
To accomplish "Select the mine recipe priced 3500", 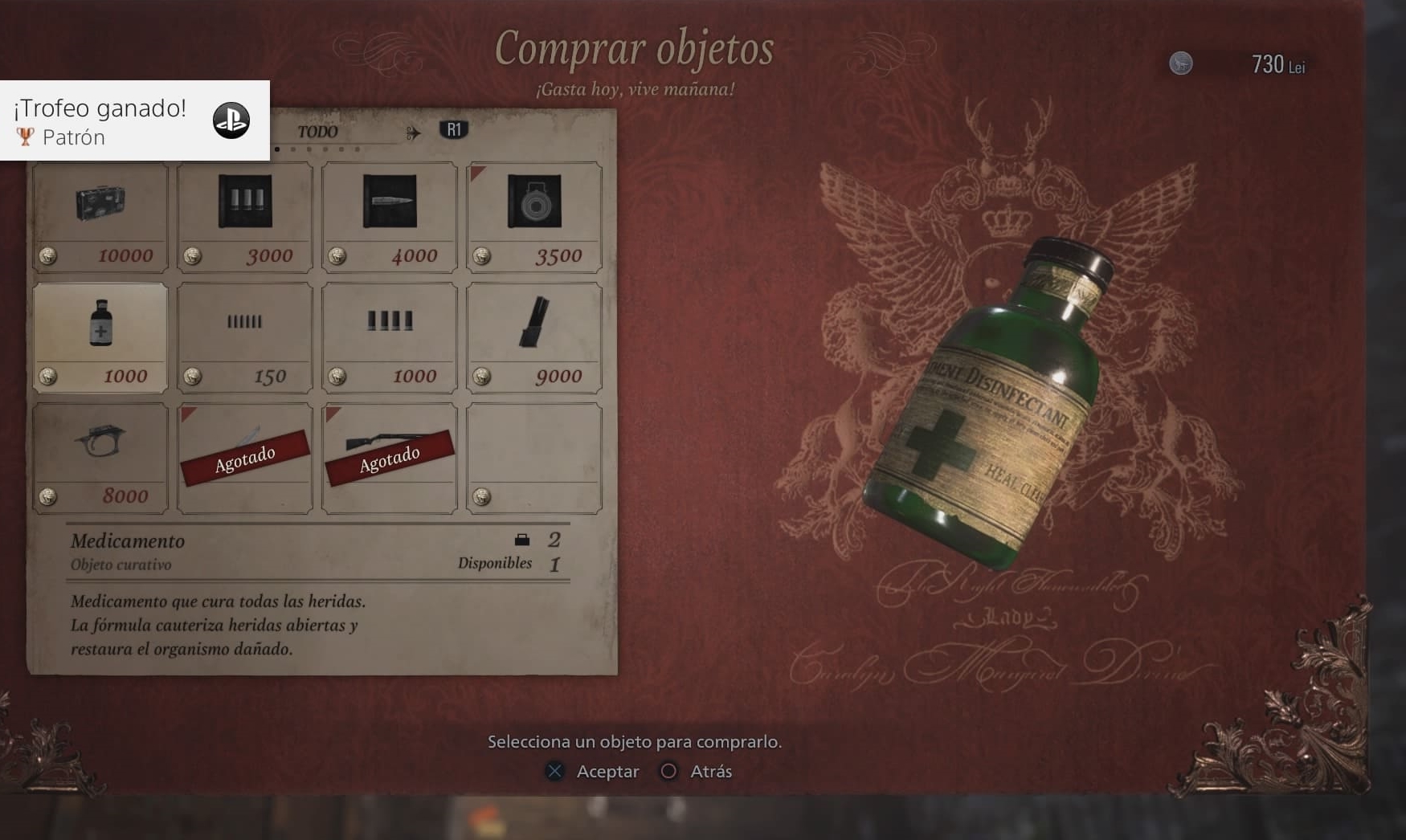I will click(534, 217).
